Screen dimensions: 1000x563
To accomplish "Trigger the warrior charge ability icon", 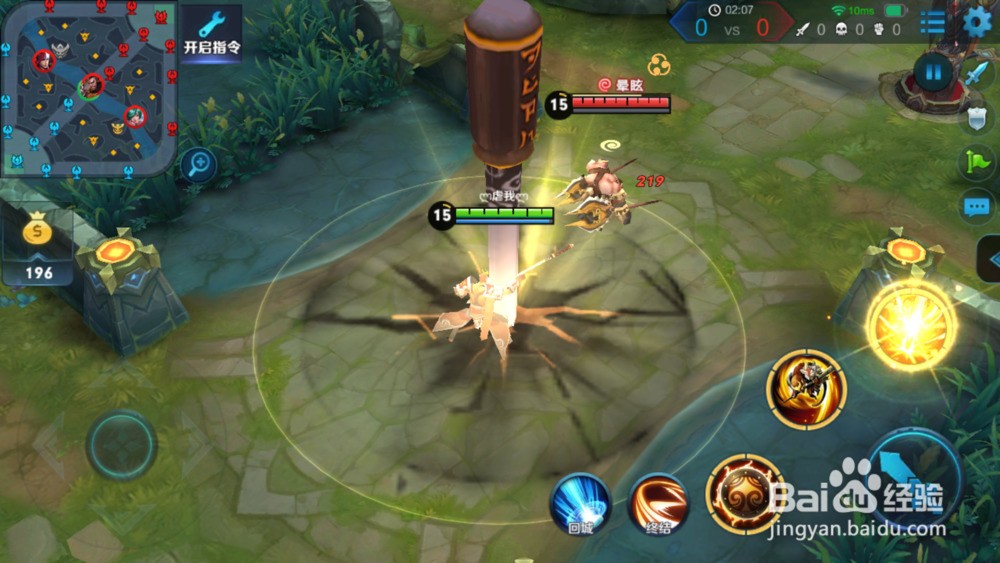I will point(806,389).
